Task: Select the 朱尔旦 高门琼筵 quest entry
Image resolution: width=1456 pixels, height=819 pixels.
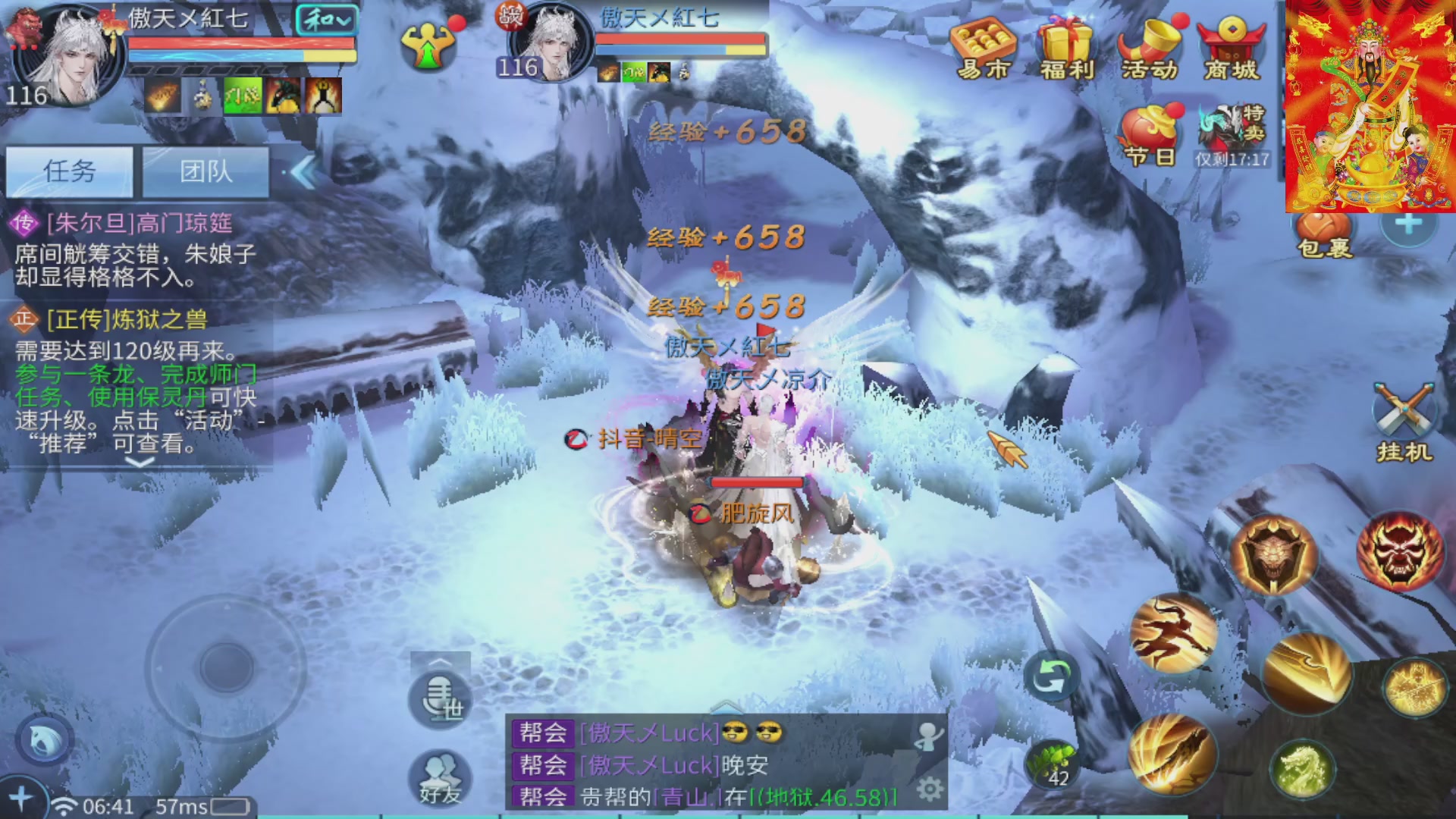Action: pos(136,250)
